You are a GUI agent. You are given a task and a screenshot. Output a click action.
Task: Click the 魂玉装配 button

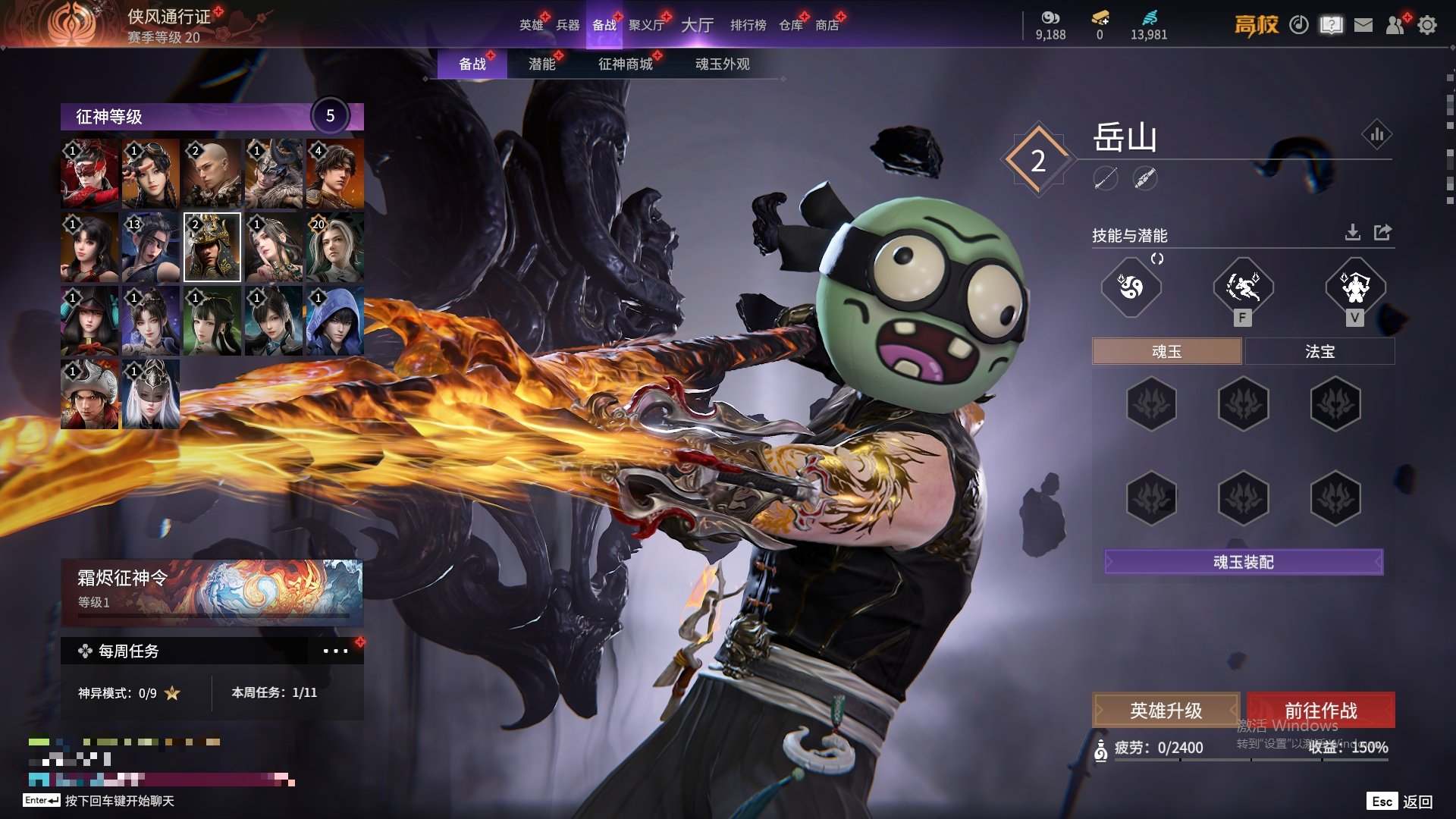[1244, 562]
